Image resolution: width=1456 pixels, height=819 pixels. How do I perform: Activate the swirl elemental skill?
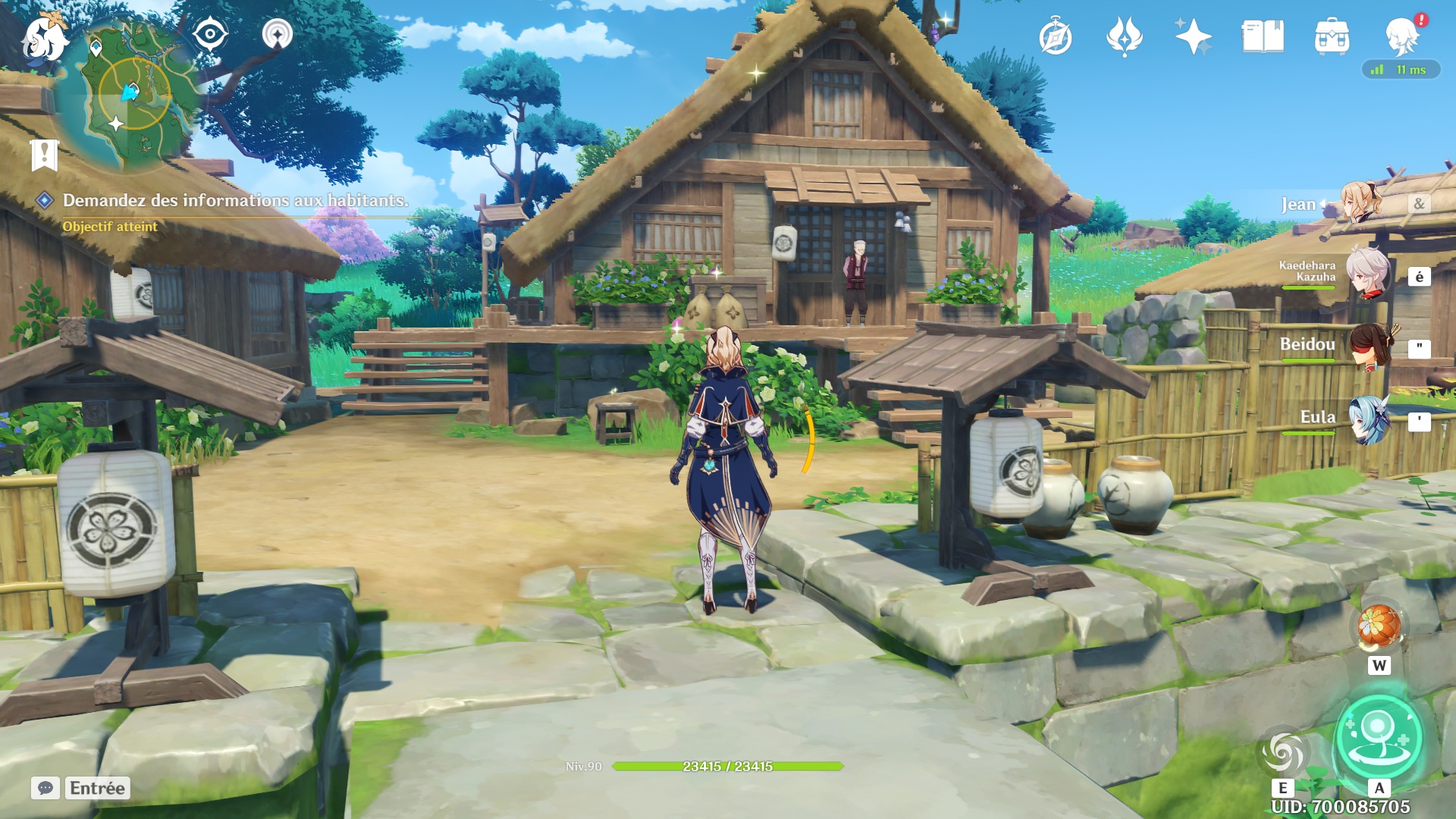tap(1282, 752)
